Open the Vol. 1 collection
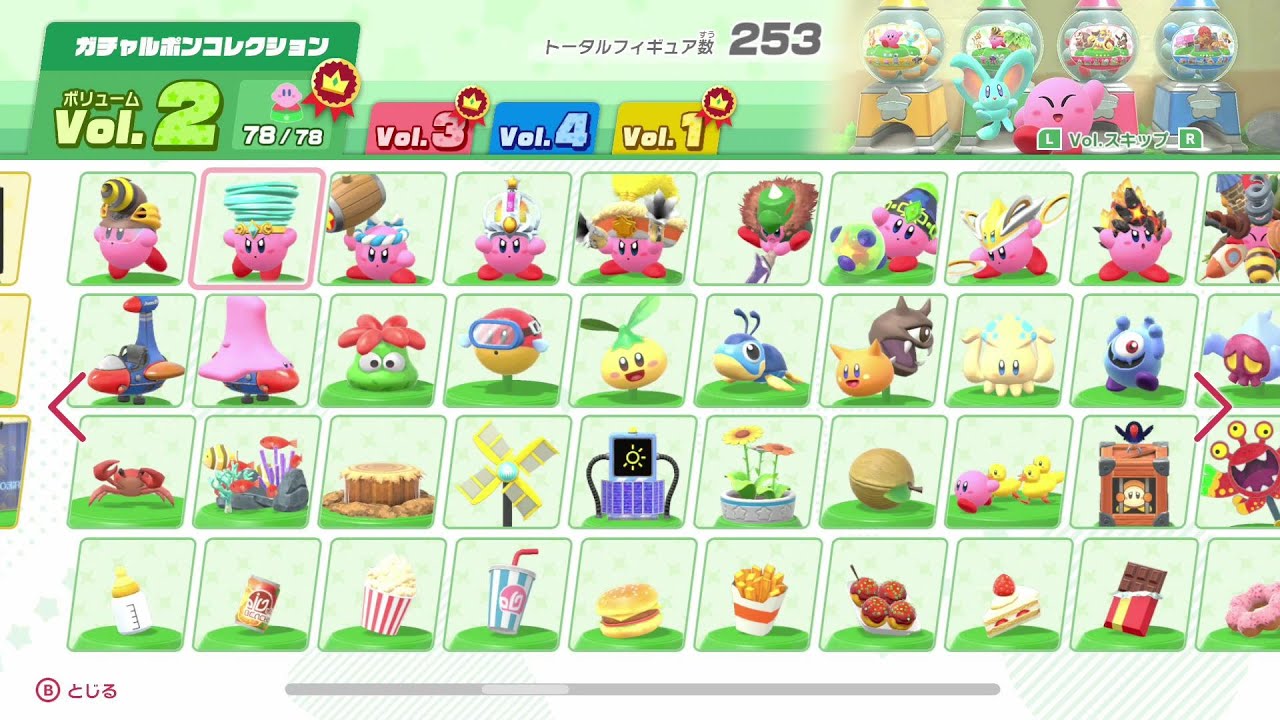The image size is (1280, 720). click(x=660, y=131)
